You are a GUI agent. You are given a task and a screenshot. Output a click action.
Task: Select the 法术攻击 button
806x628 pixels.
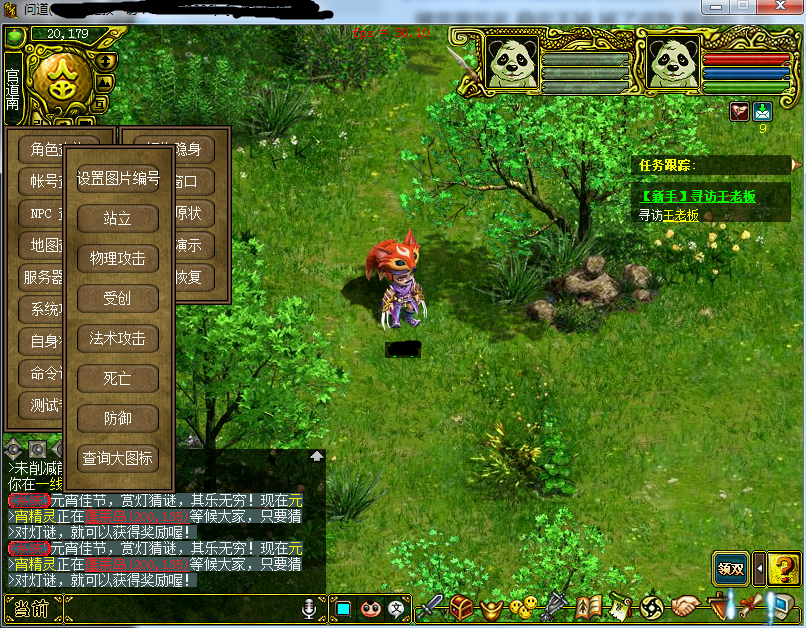118,338
